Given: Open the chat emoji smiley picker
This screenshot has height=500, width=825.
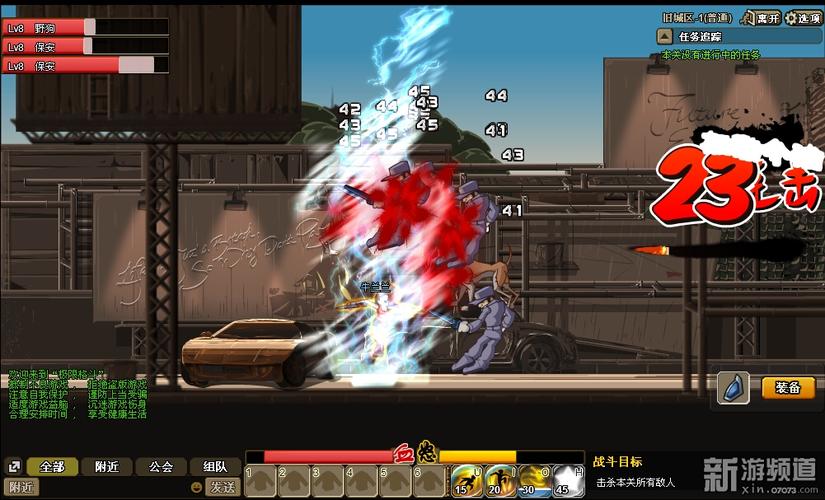Looking at the screenshot, I should [x=198, y=487].
